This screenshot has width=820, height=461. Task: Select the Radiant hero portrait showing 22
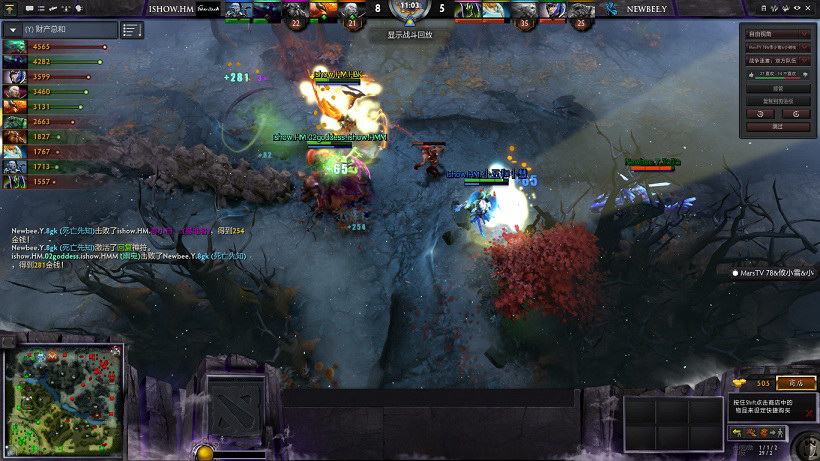point(295,12)
